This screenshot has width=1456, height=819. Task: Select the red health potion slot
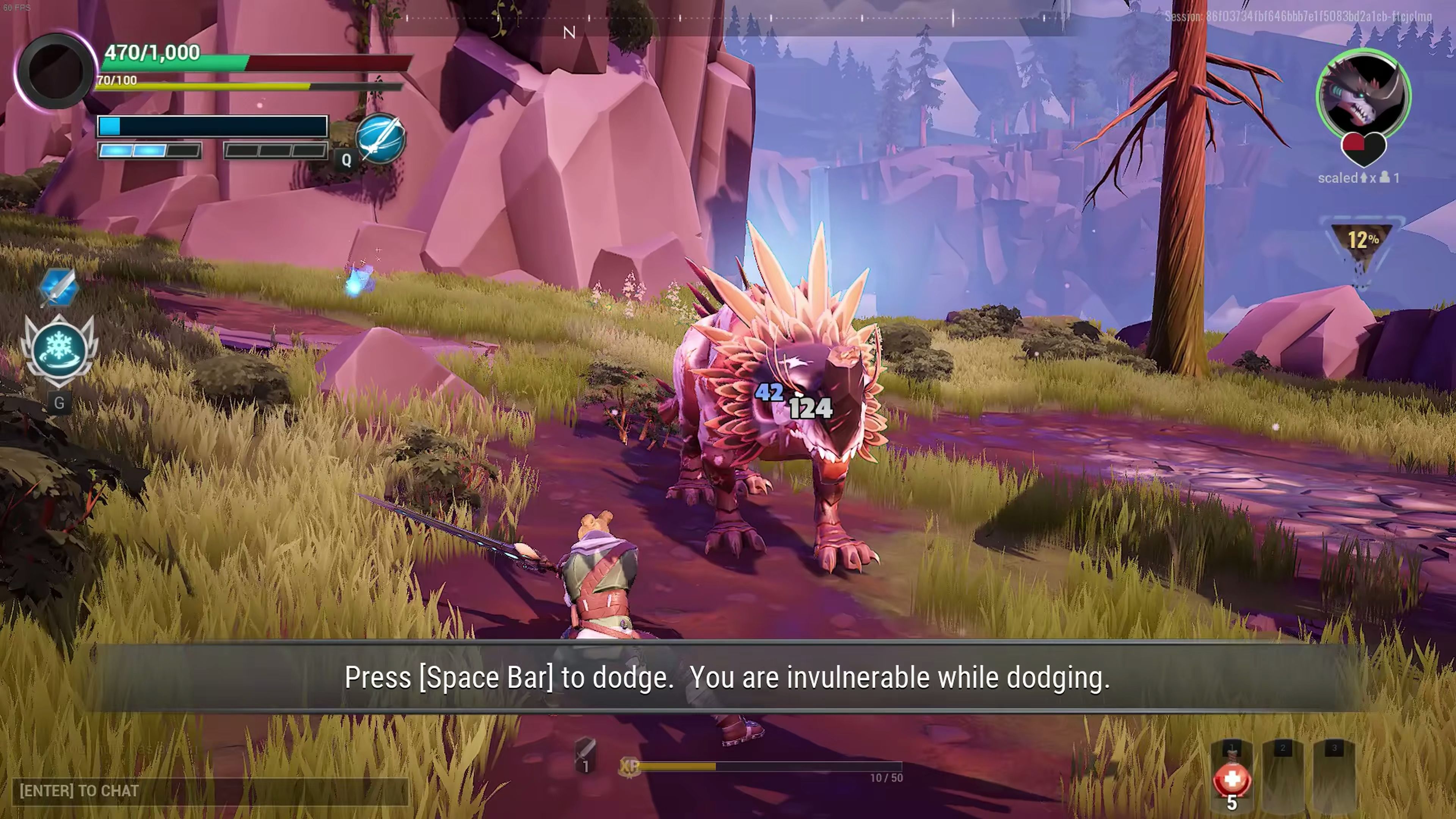[1232, 780]
